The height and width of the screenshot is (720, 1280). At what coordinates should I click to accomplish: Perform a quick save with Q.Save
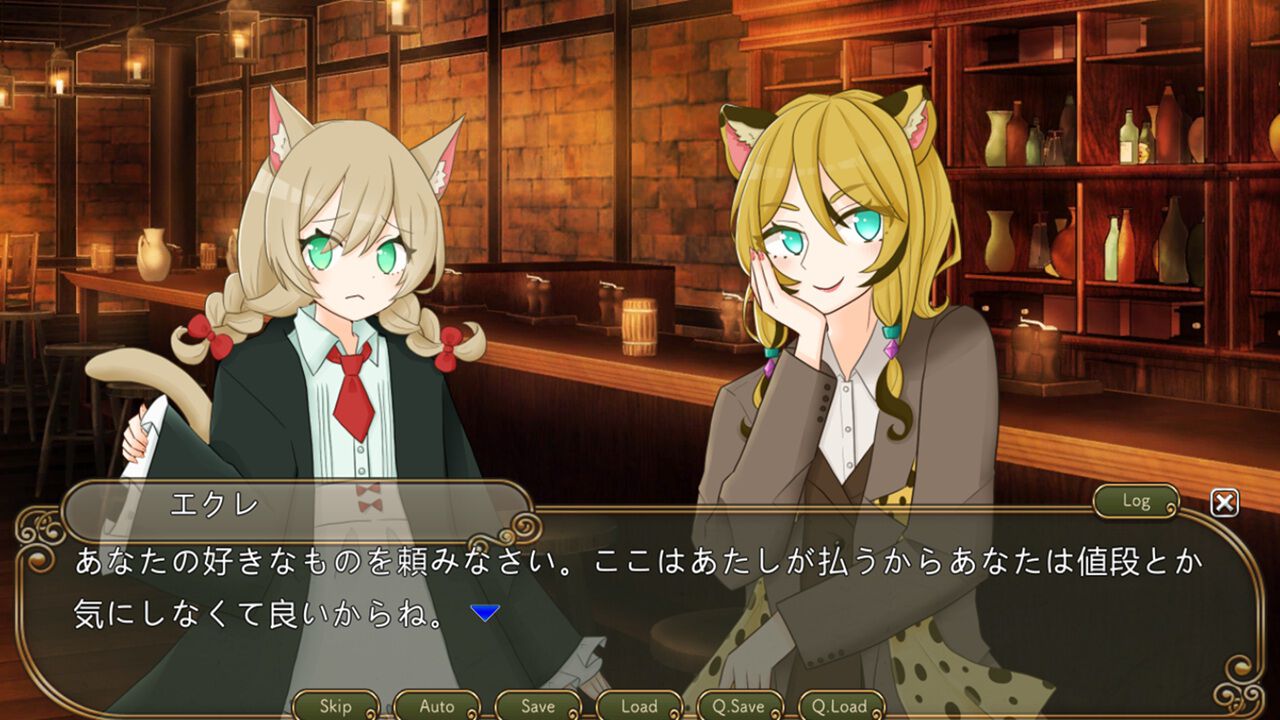(743, 706)
